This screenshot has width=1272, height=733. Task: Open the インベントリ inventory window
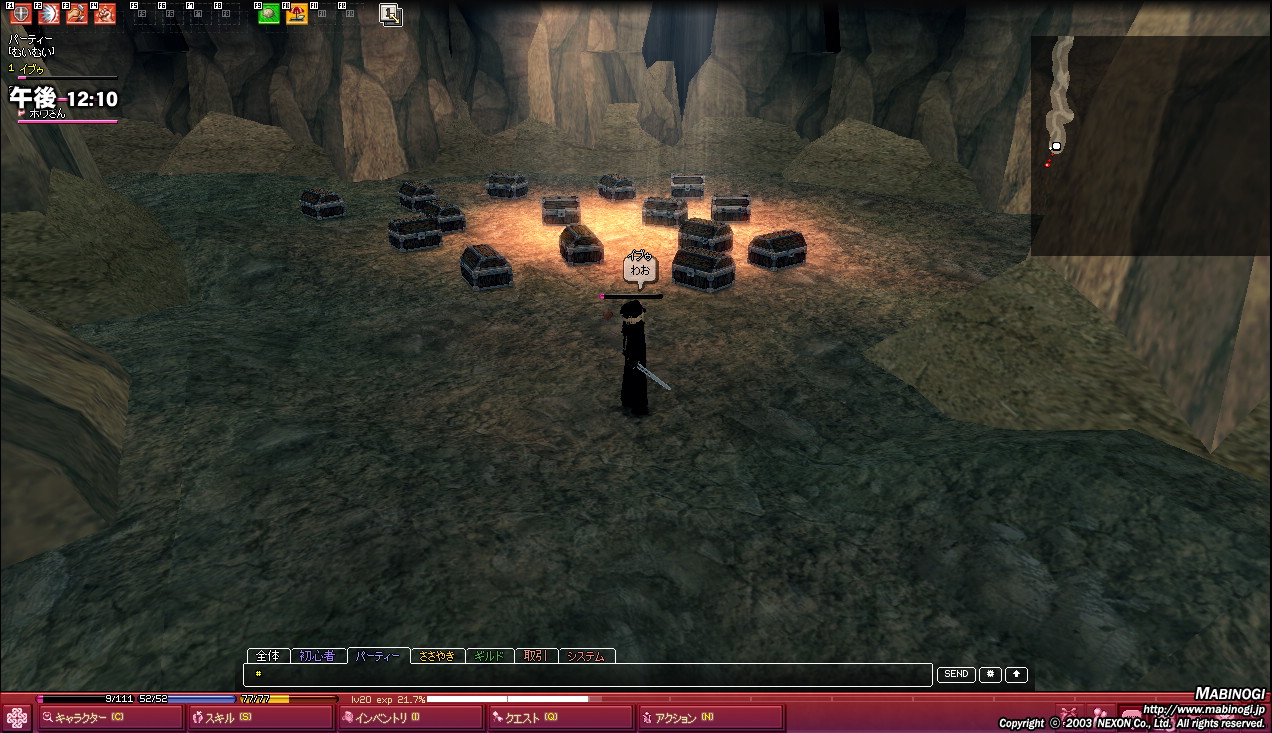click(410, 717)
